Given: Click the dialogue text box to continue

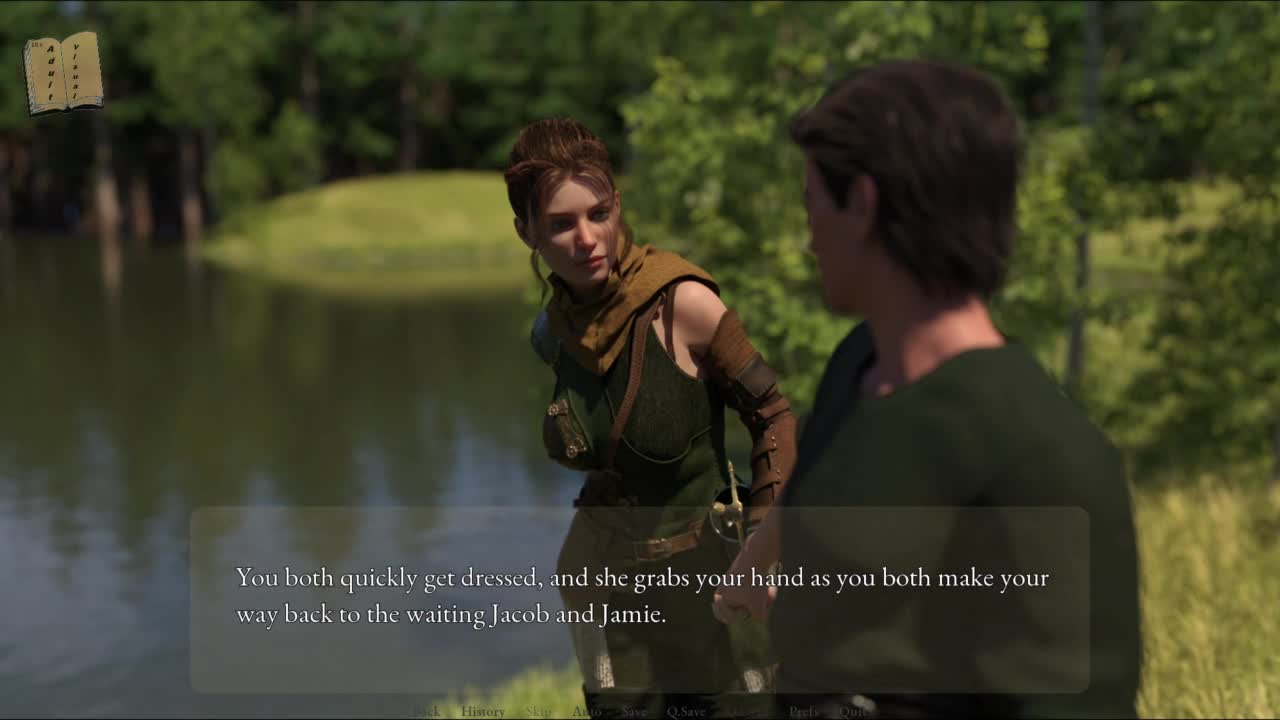Looking at the screenshot, I should point(640,598).
